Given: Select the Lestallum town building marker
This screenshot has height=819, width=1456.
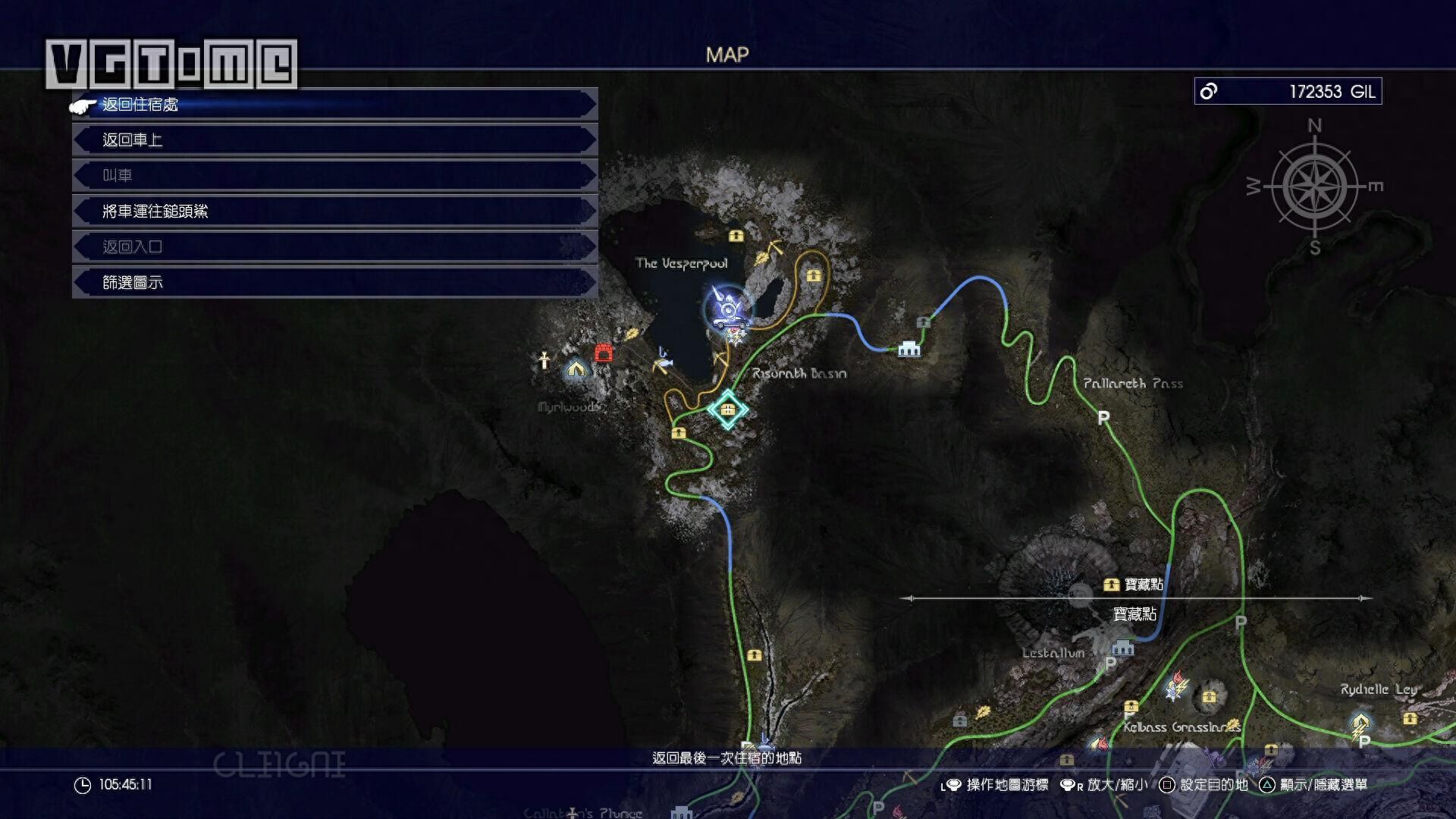Looking at the screenshot, I should (x=1122, y=648).
